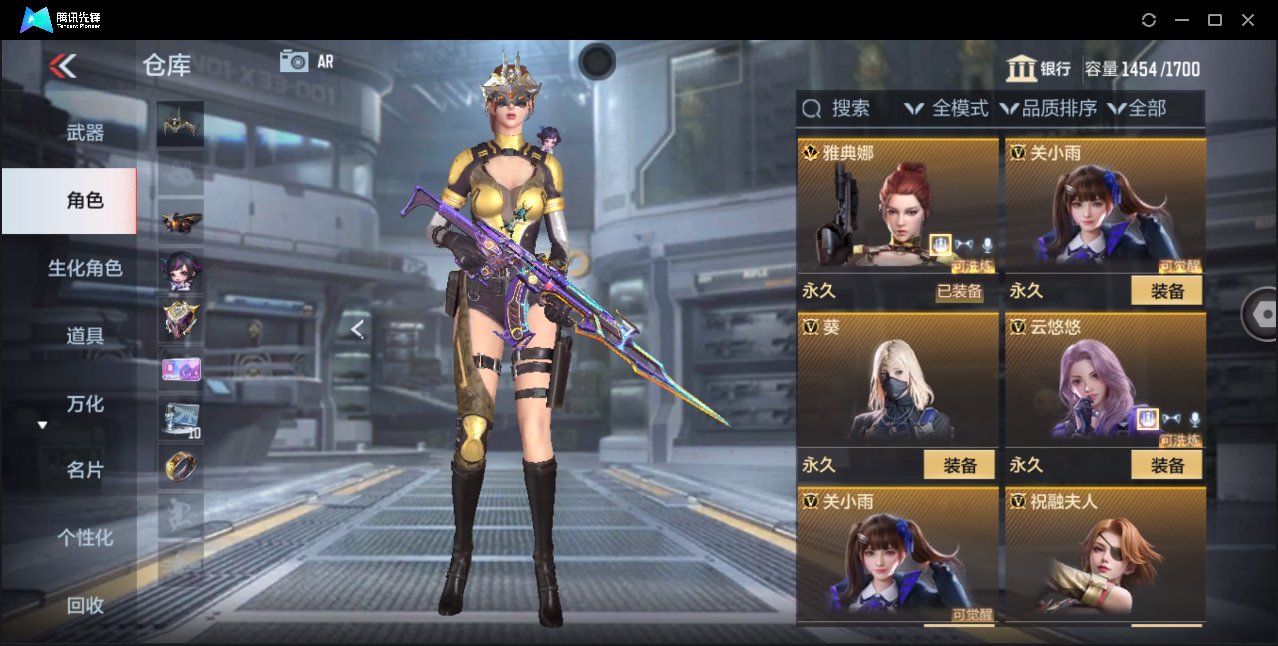This screenshot has height=646, width=1278.
Task: Select the 生化角色 tab
Action: (85, 268)
